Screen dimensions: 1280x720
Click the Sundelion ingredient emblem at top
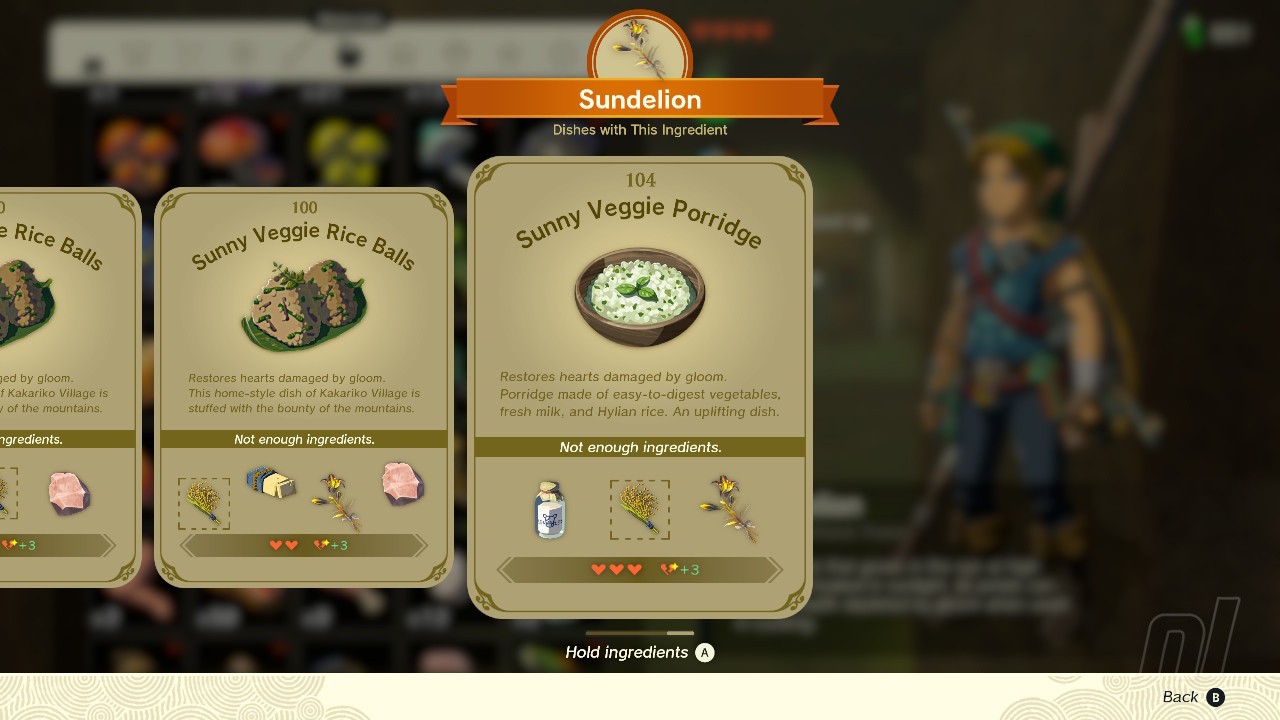click(x=640, y=48)
